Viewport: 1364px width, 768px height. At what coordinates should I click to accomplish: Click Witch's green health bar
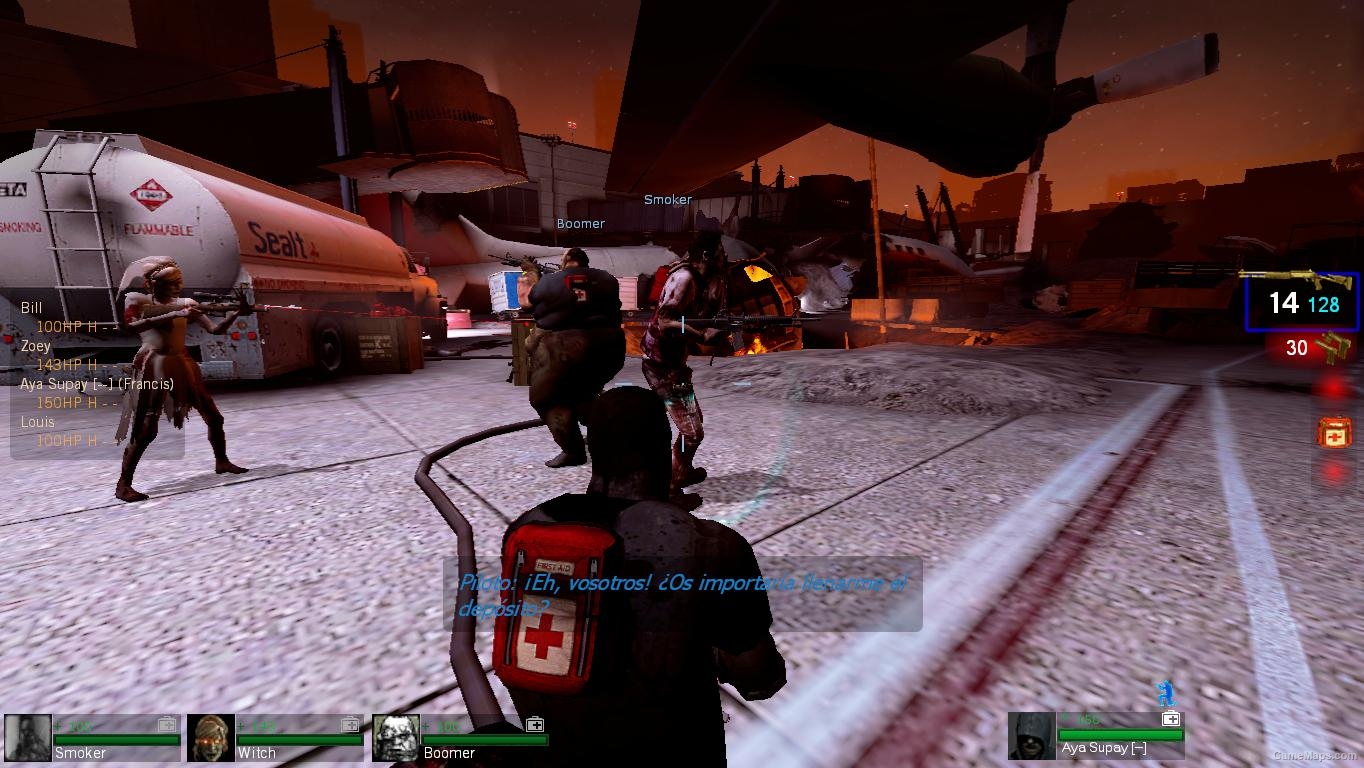298,740
